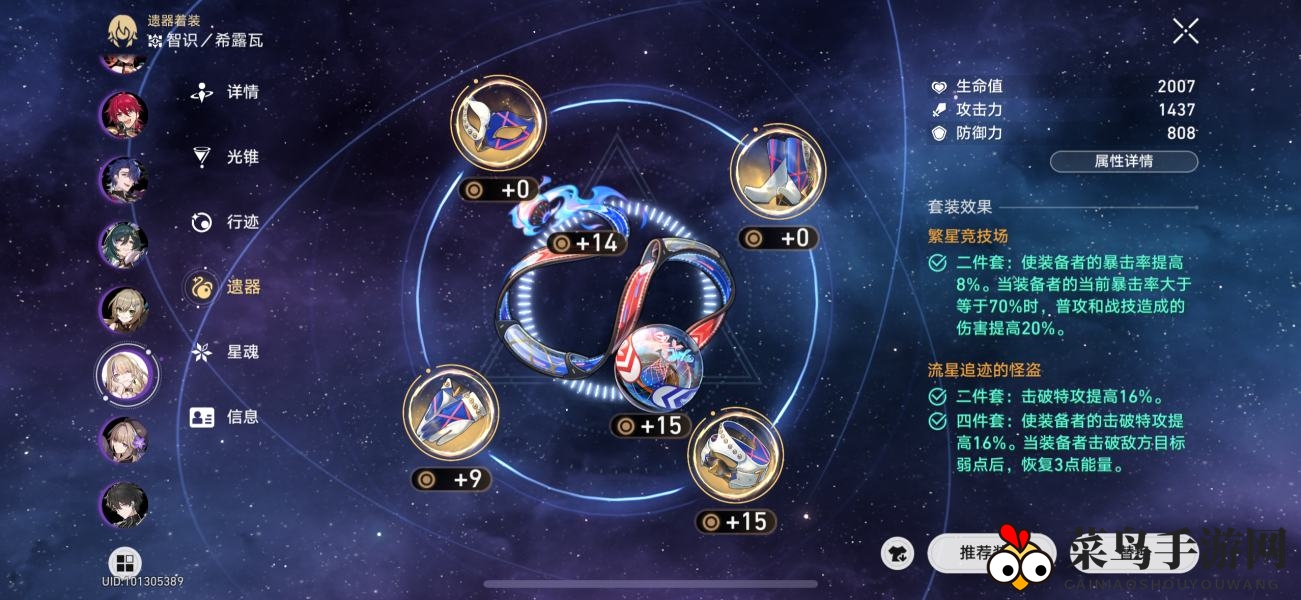
Task: Select the +15 body armor relic slot
Action: click(735, 455)
